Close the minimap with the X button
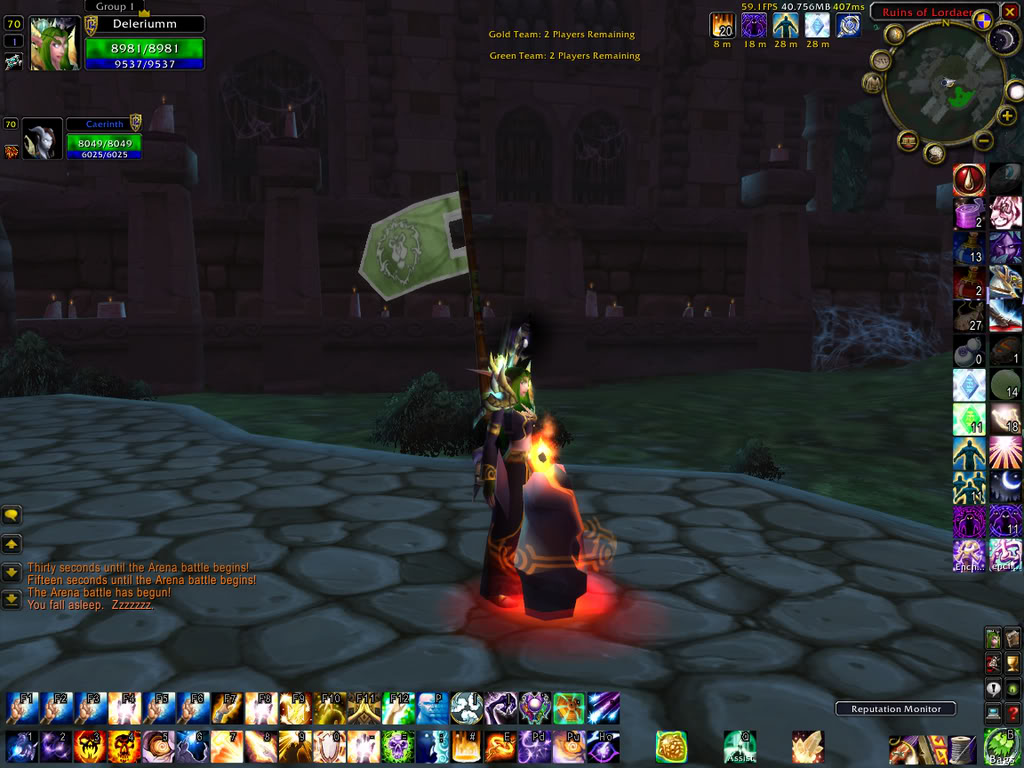The width and height of the screenshot is (1024, 768). tap(1010, 12)
